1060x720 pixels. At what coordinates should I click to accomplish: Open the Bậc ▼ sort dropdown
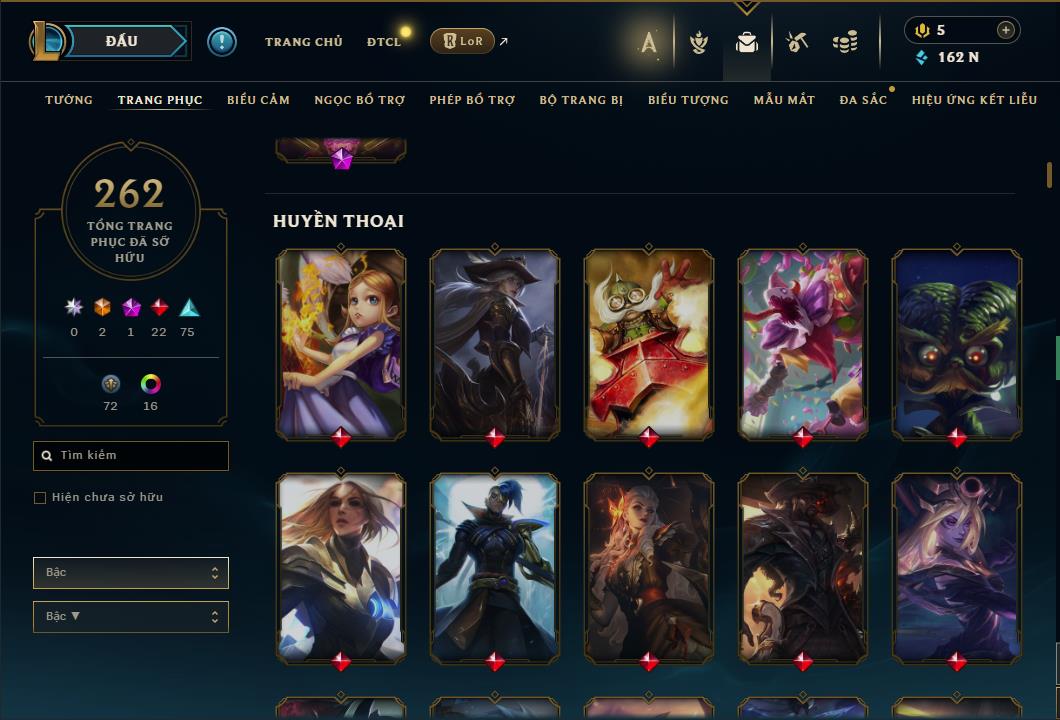tap(131, 617)
